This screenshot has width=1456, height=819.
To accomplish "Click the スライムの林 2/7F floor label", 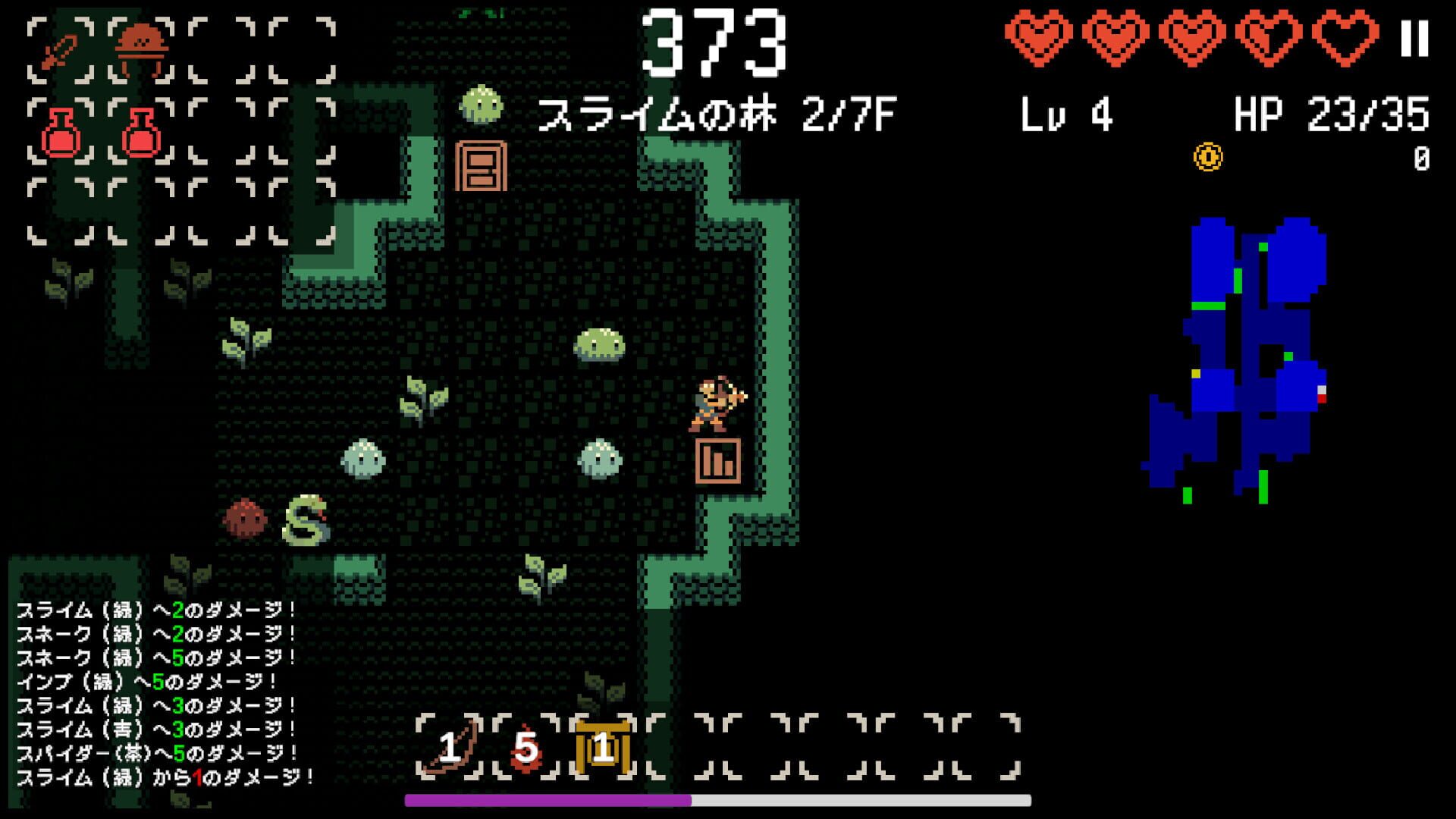I will pos(717,112).
